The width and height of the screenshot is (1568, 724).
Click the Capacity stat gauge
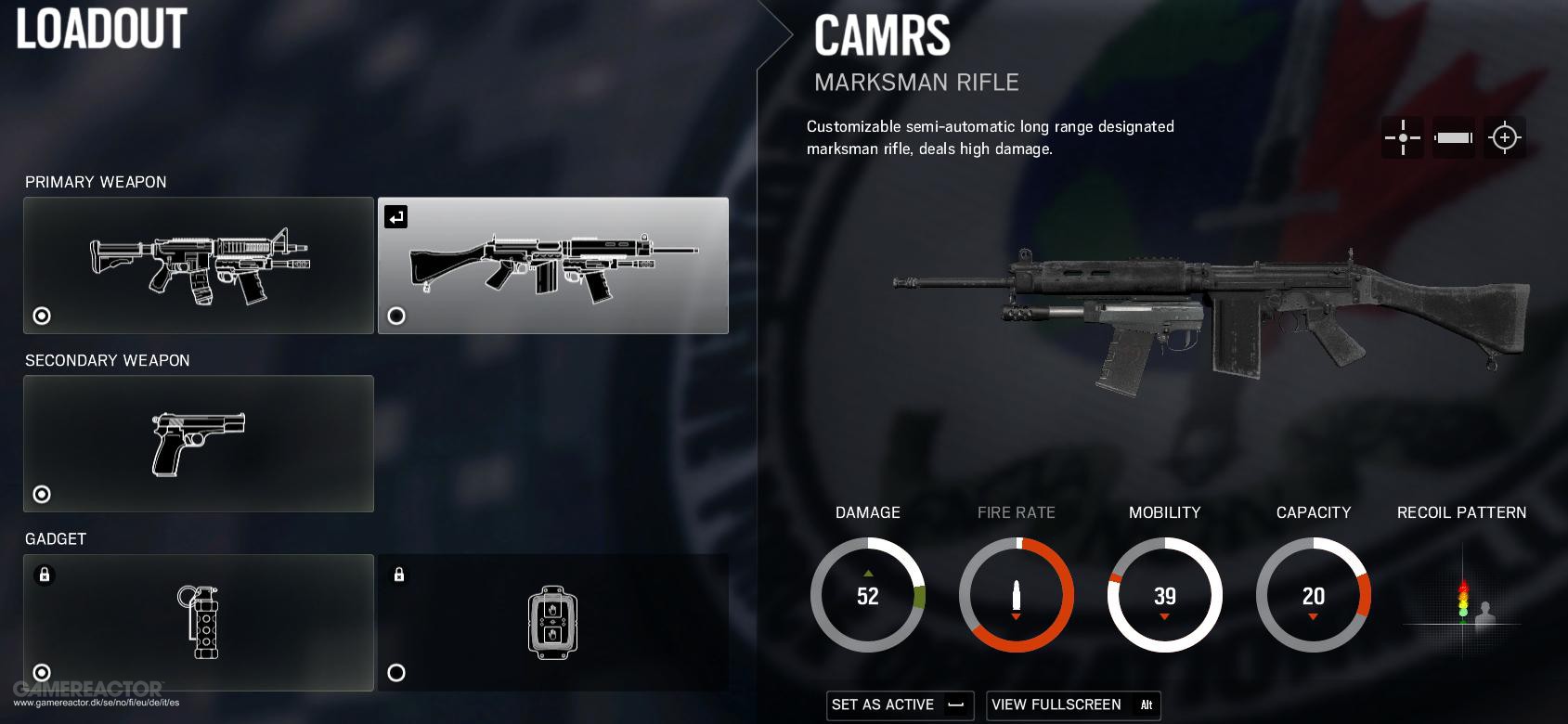pos(1314,595)
